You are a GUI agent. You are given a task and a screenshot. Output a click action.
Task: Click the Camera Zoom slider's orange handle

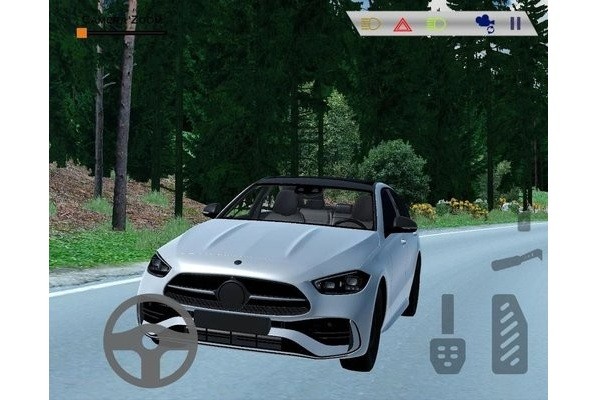point(82,32)
